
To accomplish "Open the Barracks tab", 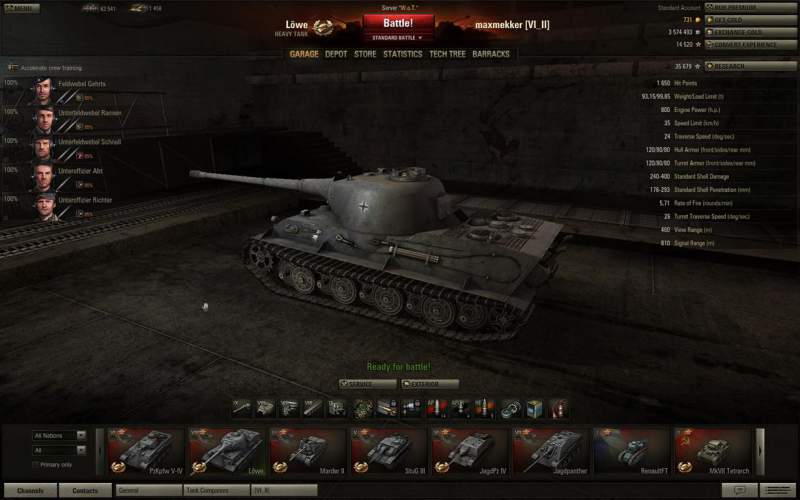I will [x=491, y=54].
